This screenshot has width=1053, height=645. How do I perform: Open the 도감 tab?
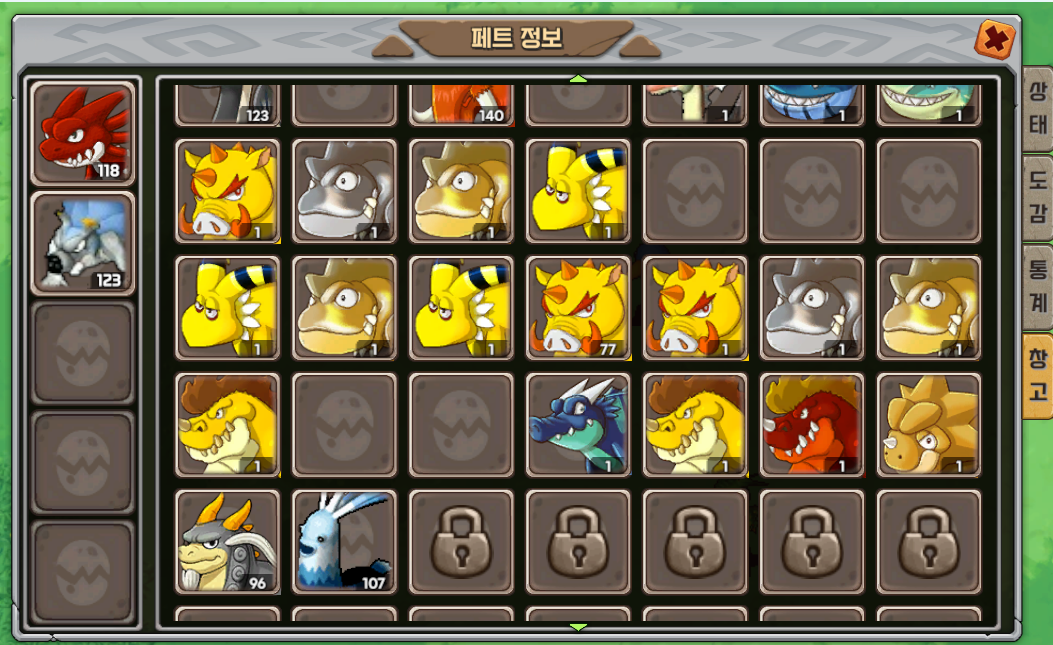(1037, 196)
